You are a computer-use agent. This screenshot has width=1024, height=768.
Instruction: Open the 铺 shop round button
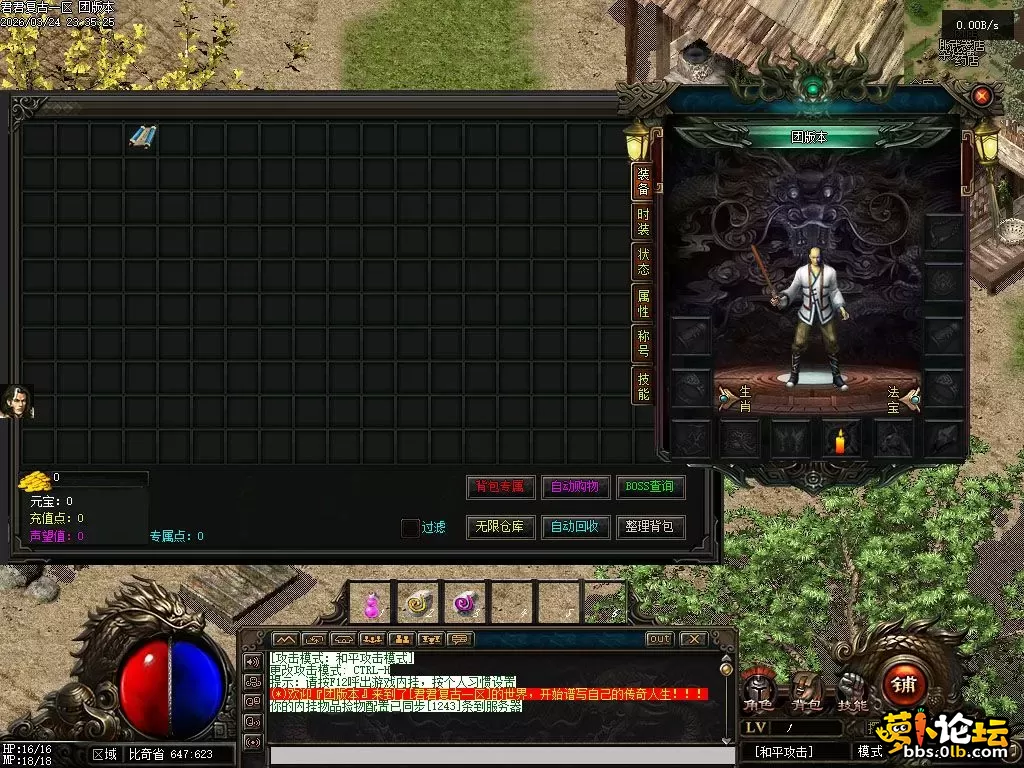click(x=904, y=684)
